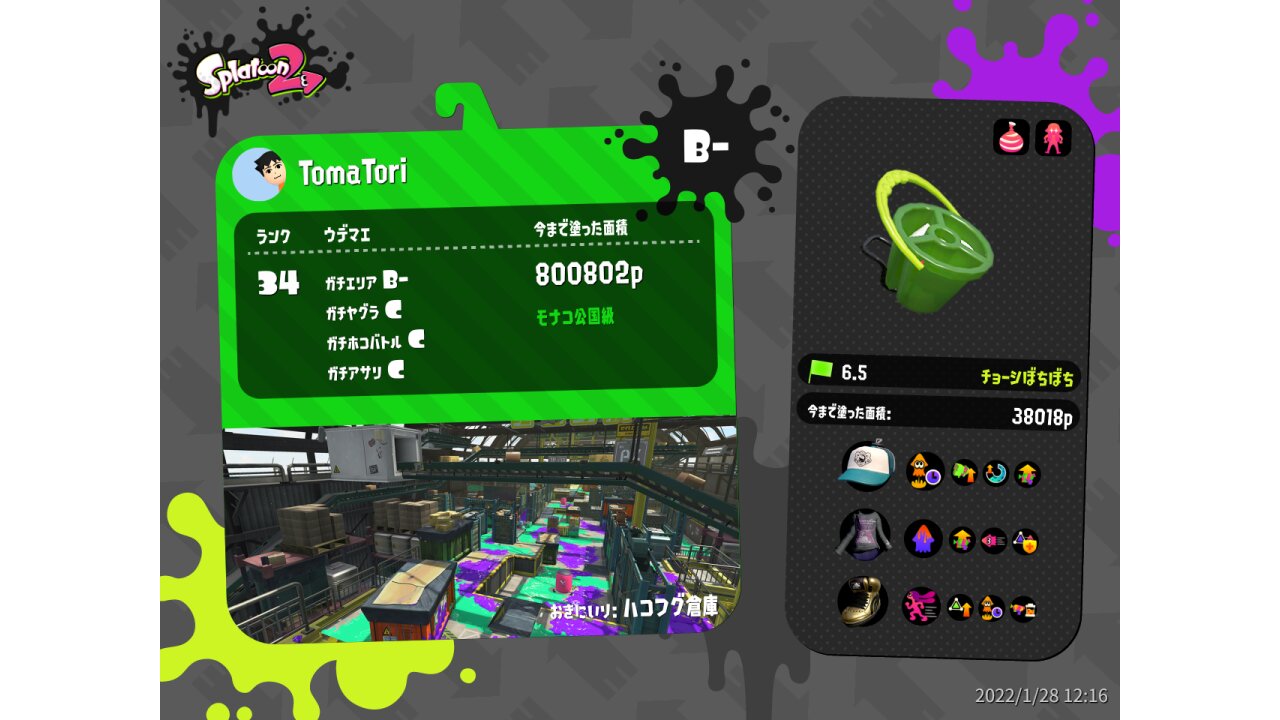Click the TomaTori player avatar
Viewport: 1280px width, 720px height.
click(258, 174)
